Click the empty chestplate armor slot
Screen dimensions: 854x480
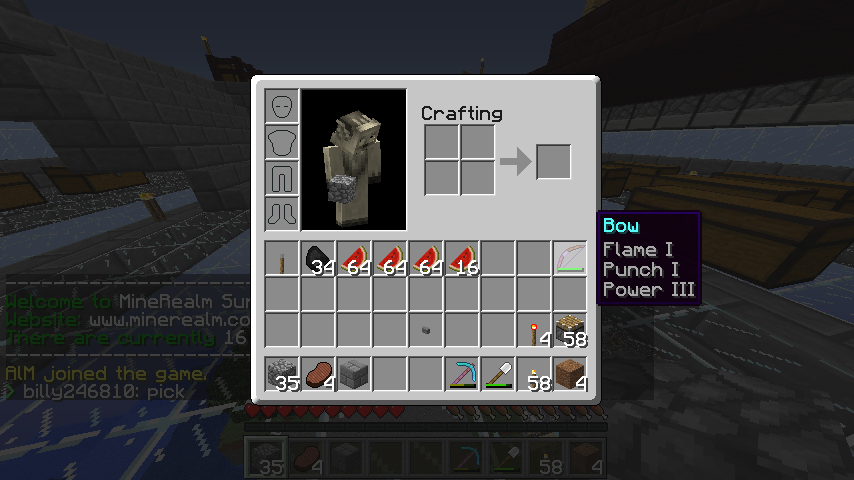pyautogui.click(x=282, y=142)
